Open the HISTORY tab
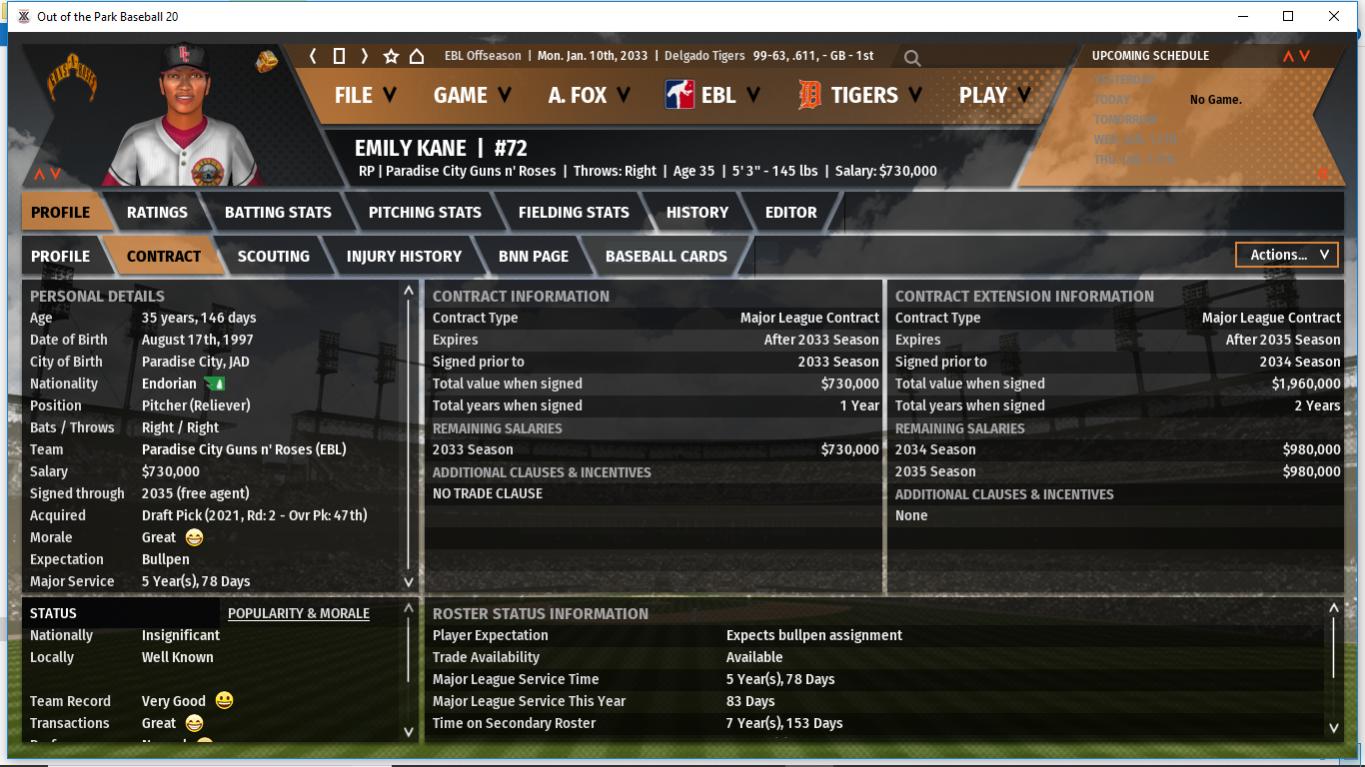Image resolution: width=1365 pixels, height=767 pixels. pyautogui.click(x=697, y=212)
